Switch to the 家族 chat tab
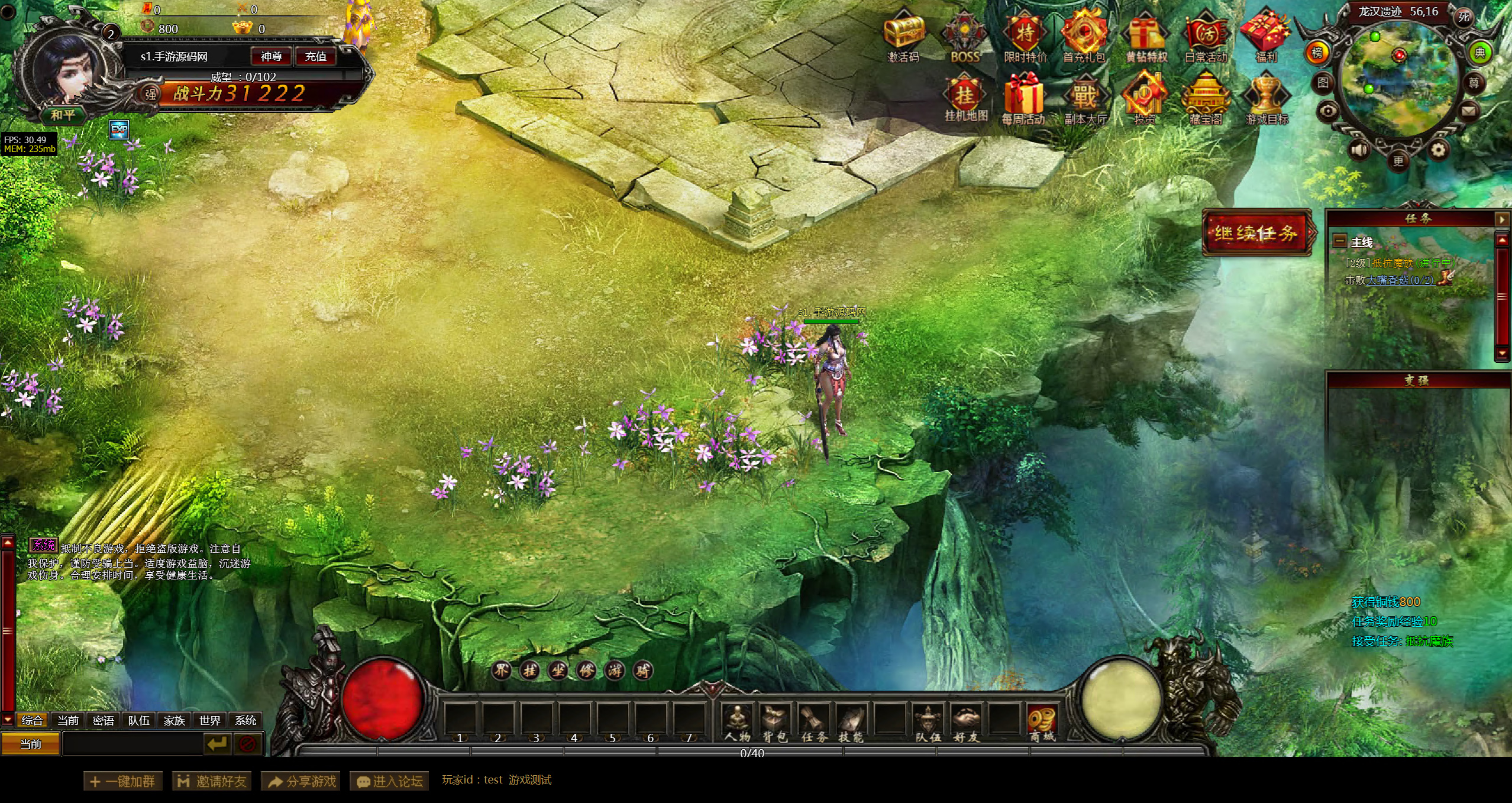The image size is (1512, 803). [x=174, y=720]
